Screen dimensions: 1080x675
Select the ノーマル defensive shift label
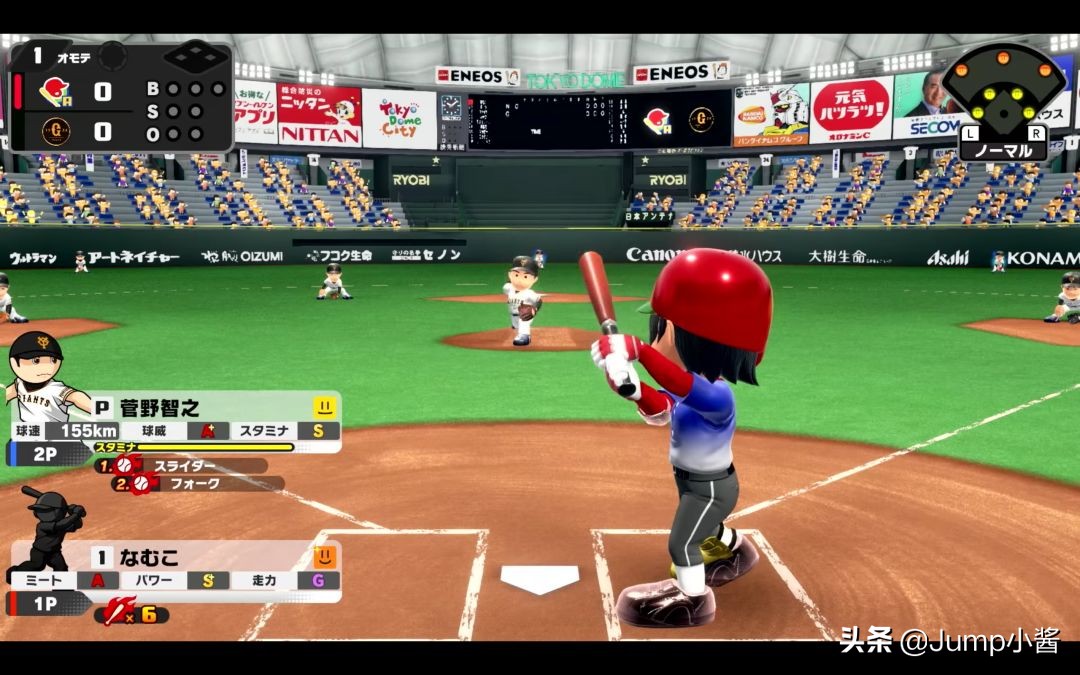click(1003, 150)
